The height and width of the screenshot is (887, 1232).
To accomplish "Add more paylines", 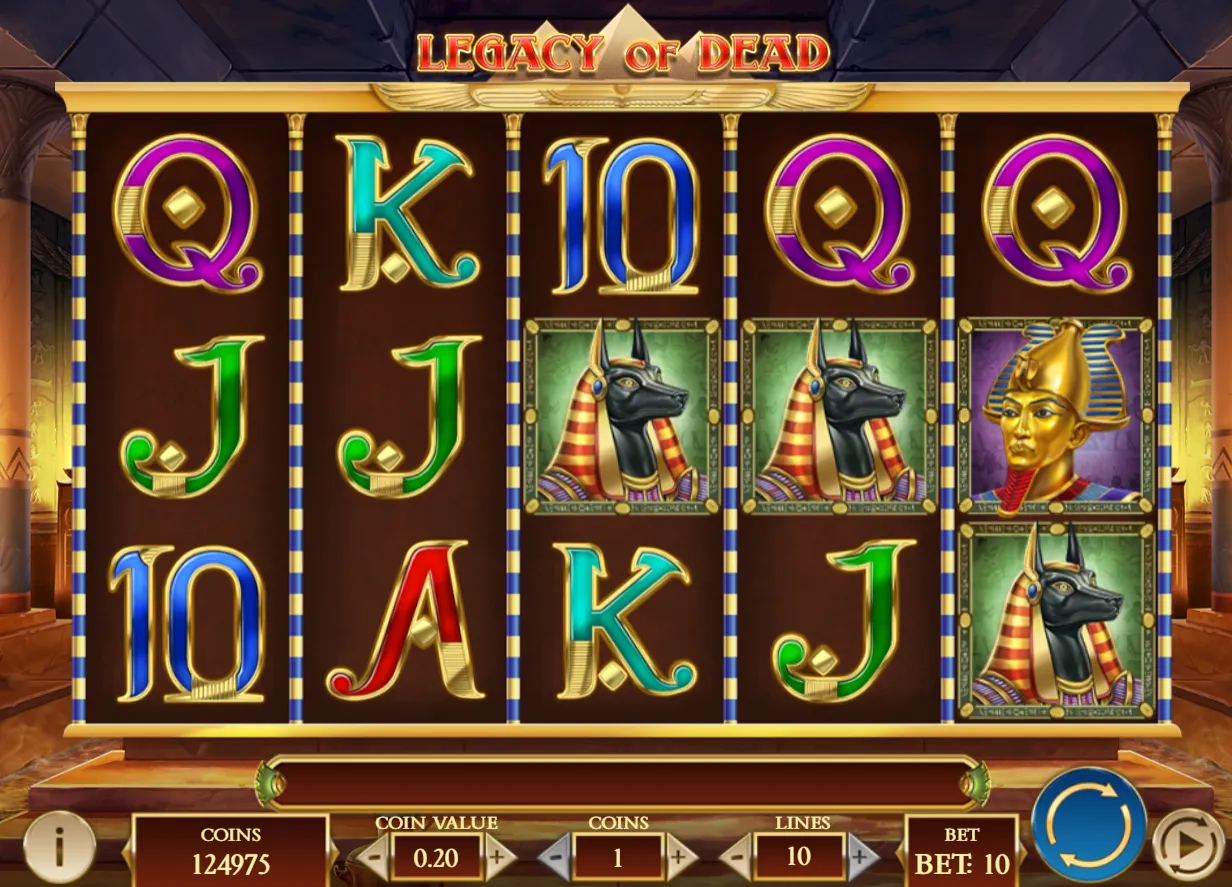I will click(862, 857).
